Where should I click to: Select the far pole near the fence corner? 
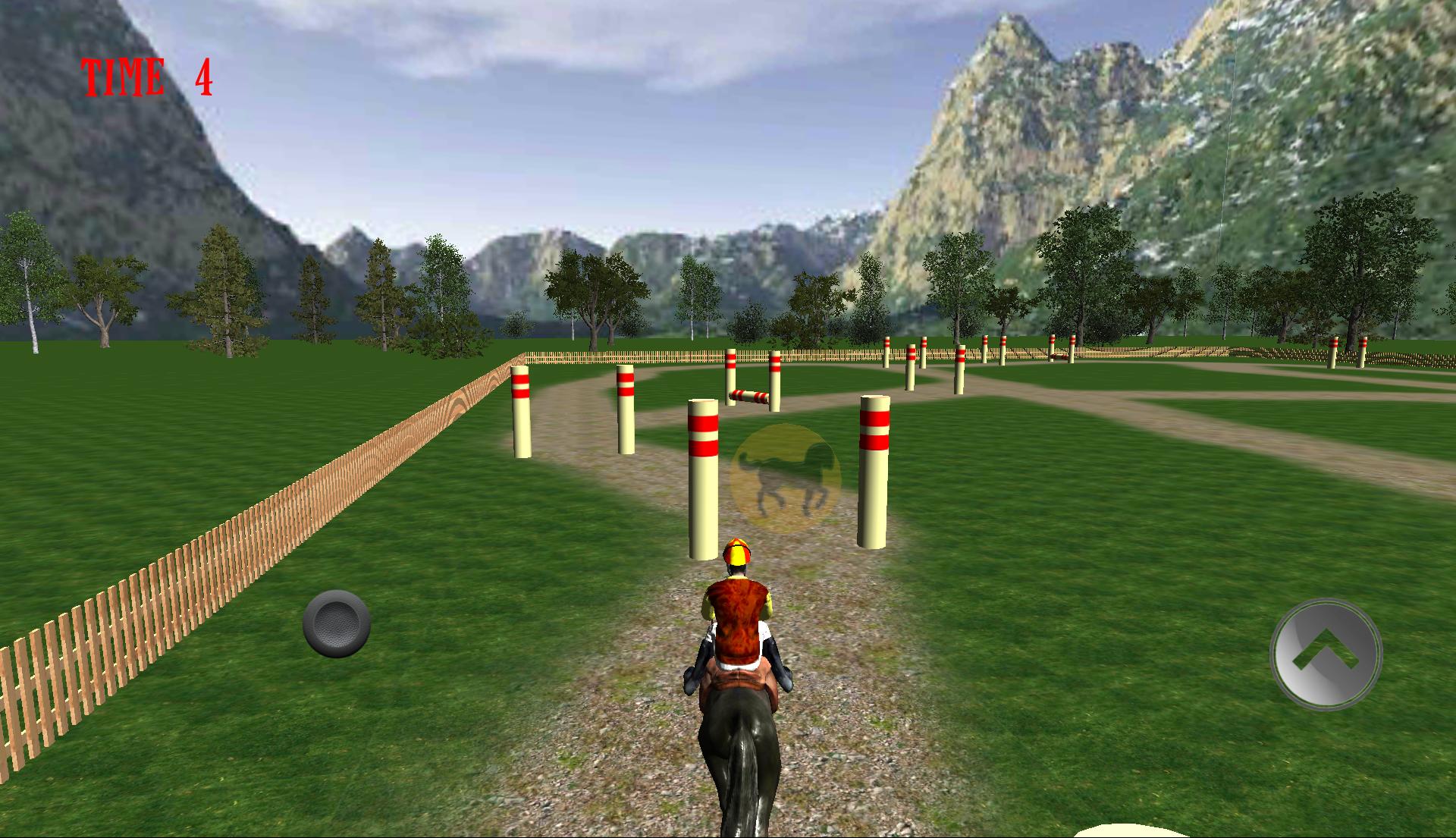[520, 413]
